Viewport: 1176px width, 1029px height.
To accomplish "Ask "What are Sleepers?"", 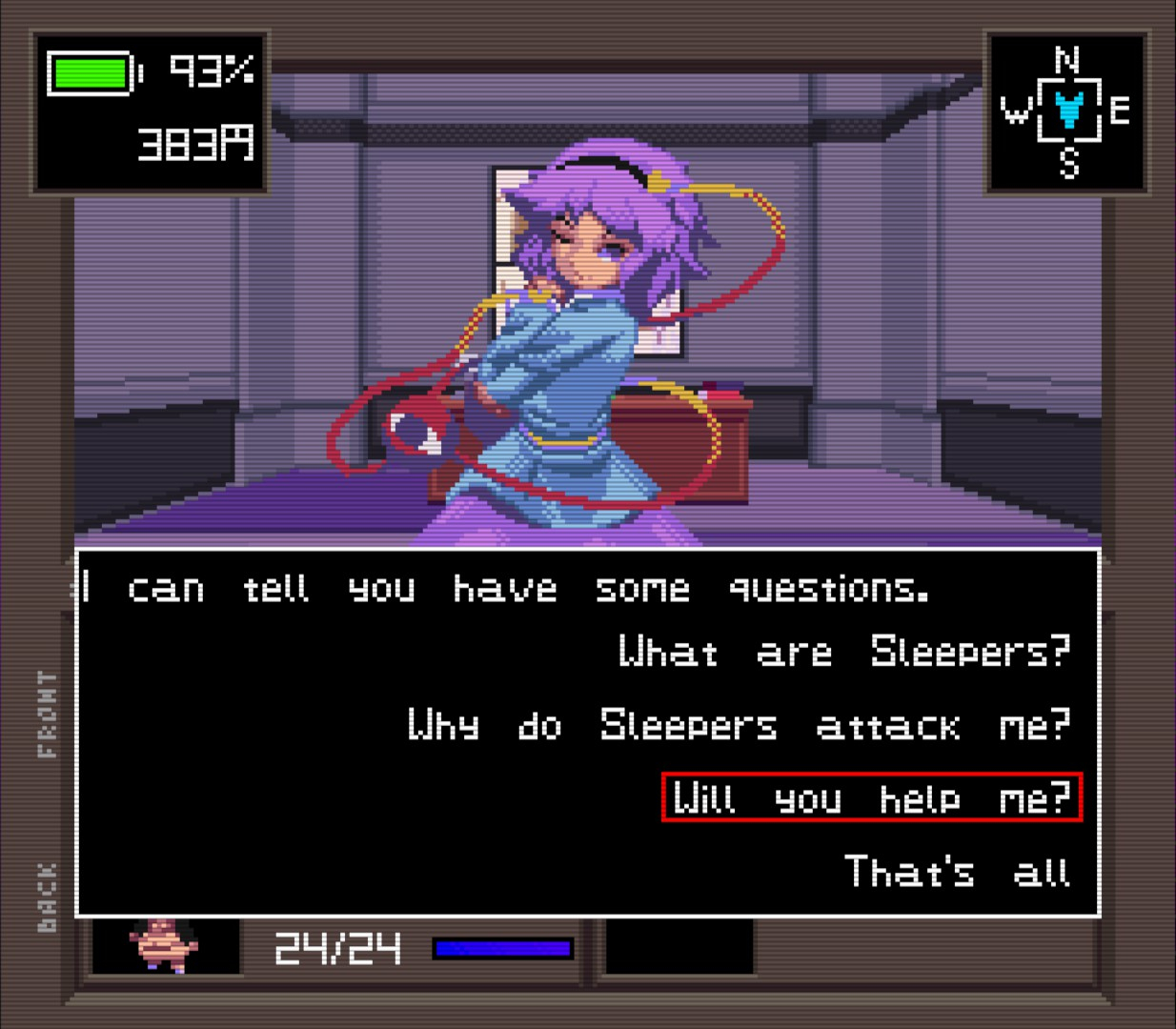I will 844,653.
